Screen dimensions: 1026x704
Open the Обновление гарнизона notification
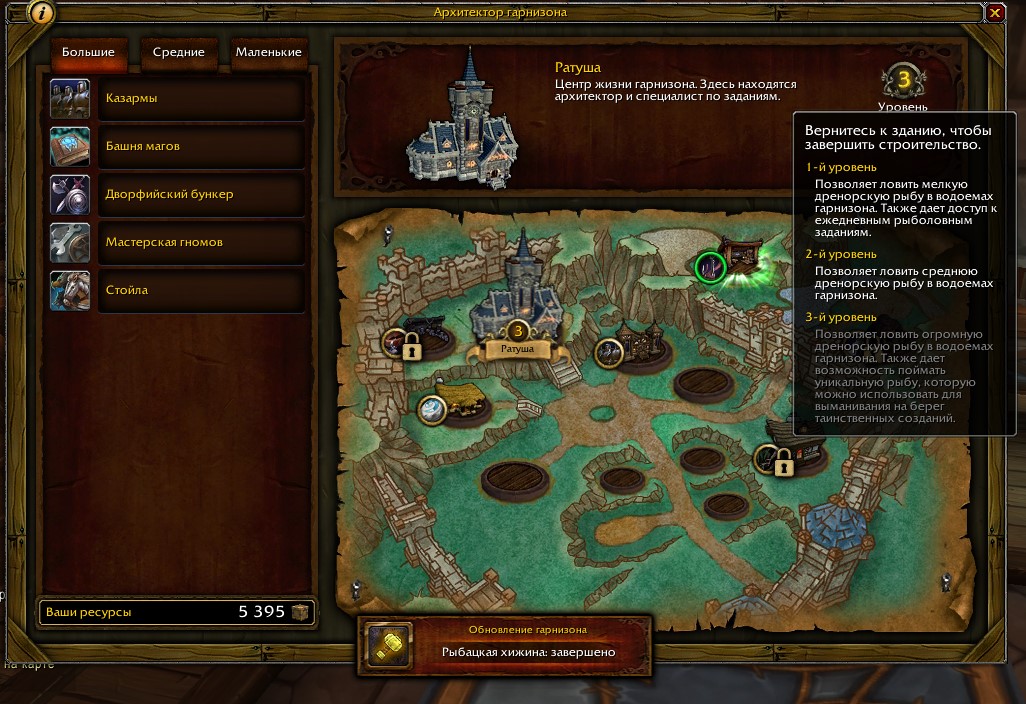click(505, 643)
